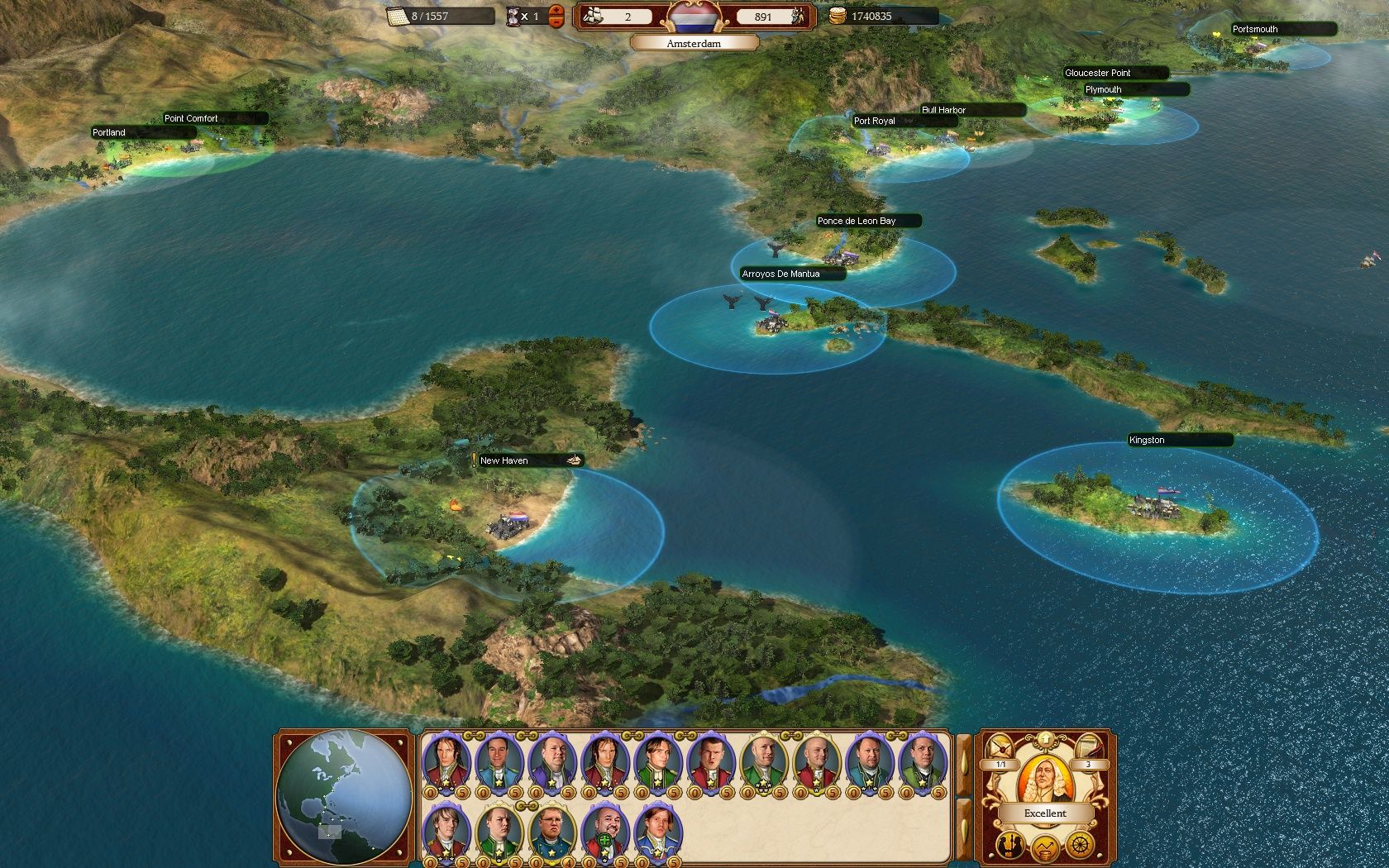Image resolution: width=1389 pixels, height=868 pixels.
Task: Open diplomacy with the handshake icon
Action: pos(1010,846)
